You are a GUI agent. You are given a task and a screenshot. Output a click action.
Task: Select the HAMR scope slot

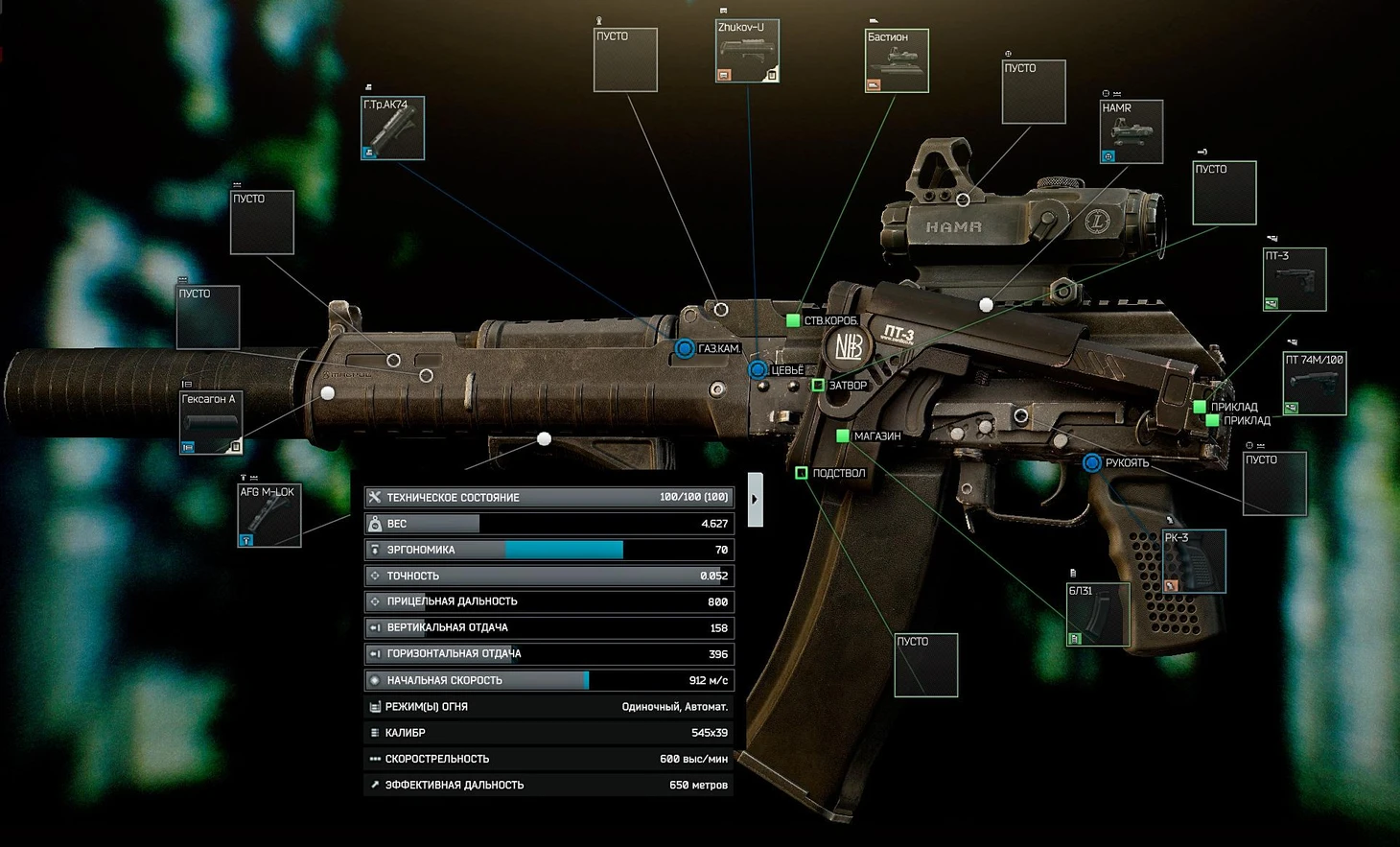(1132, 131)
